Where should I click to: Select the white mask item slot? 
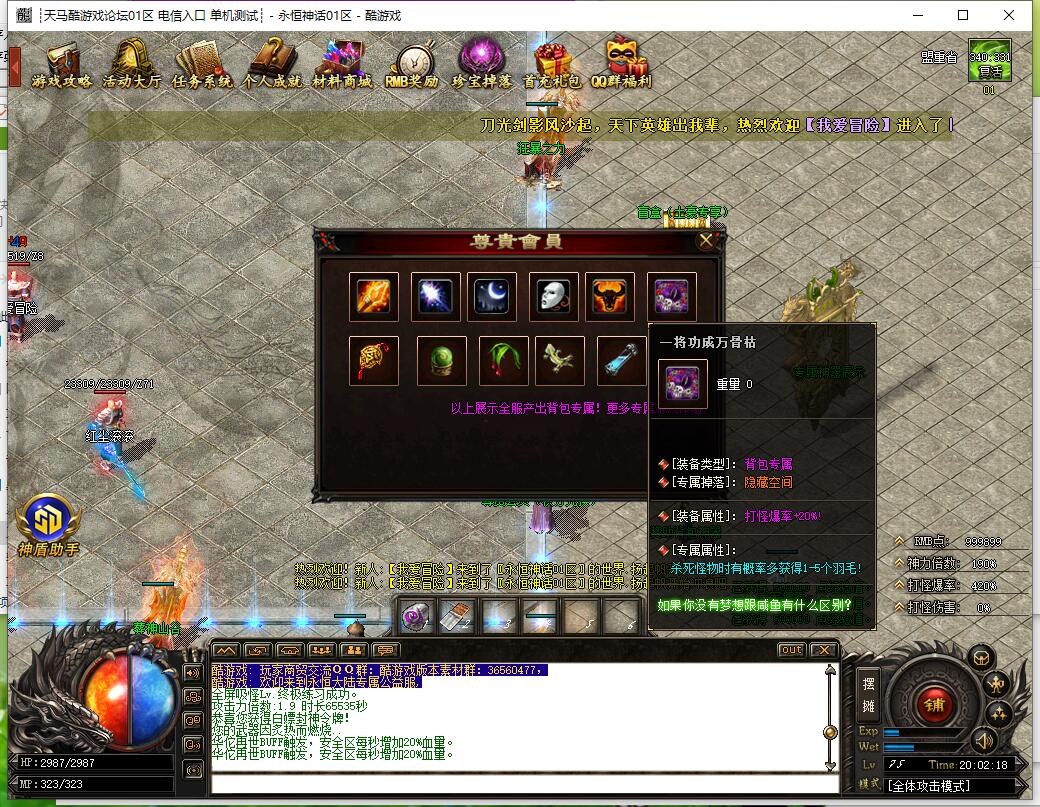(554, 297)
